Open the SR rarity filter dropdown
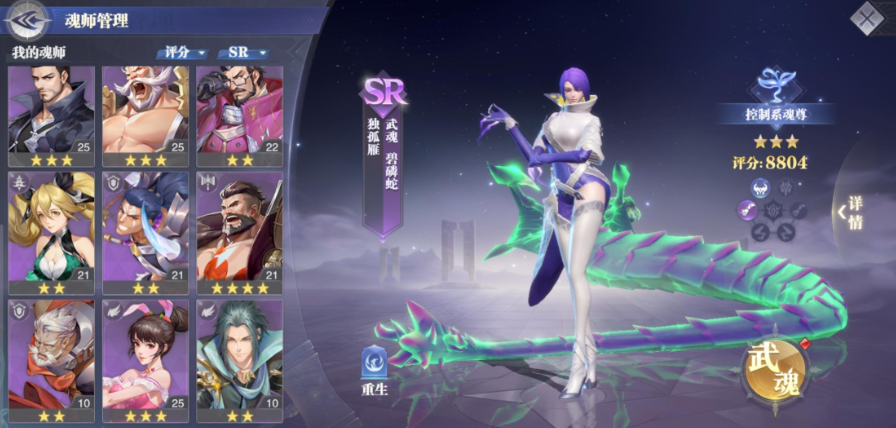The height and width of the screenshot is (428, 896). point(246,52)
